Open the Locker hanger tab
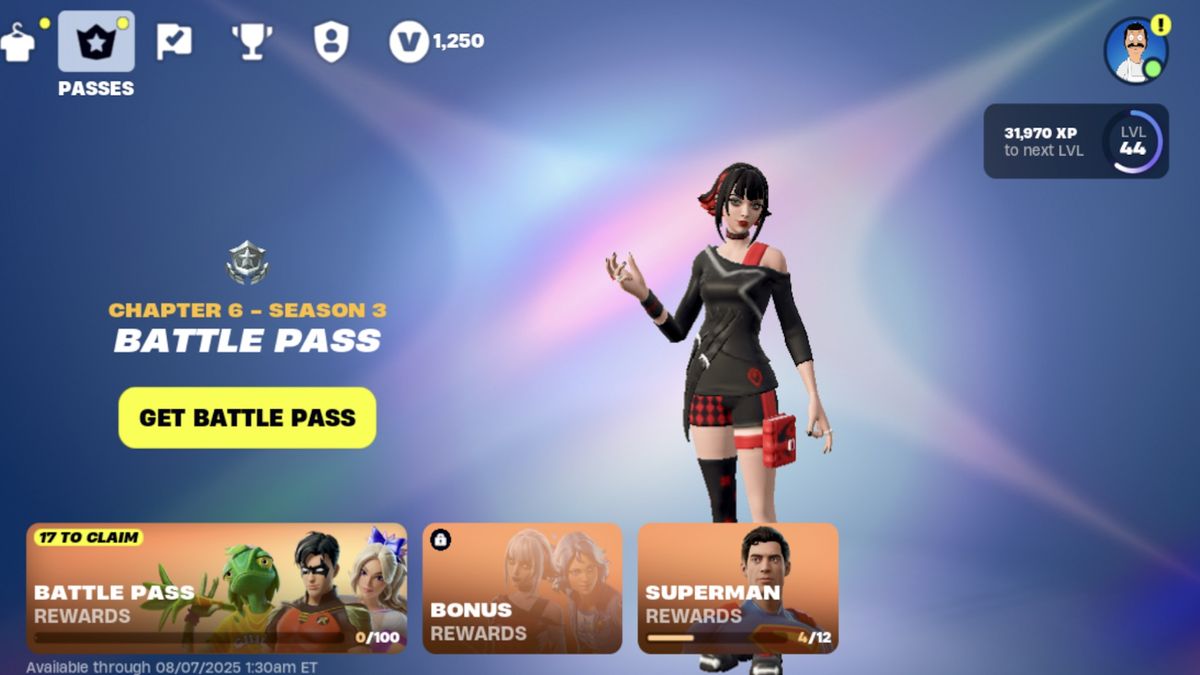The width and height of the screenshot is (1200, 675). [17, 42]
